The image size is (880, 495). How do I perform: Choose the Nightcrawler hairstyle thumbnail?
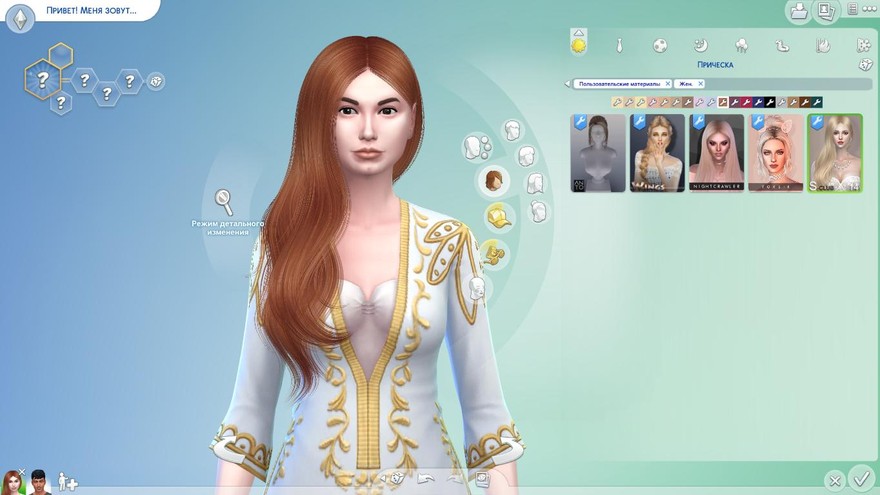pyautogui.click(x=716, y=153)
